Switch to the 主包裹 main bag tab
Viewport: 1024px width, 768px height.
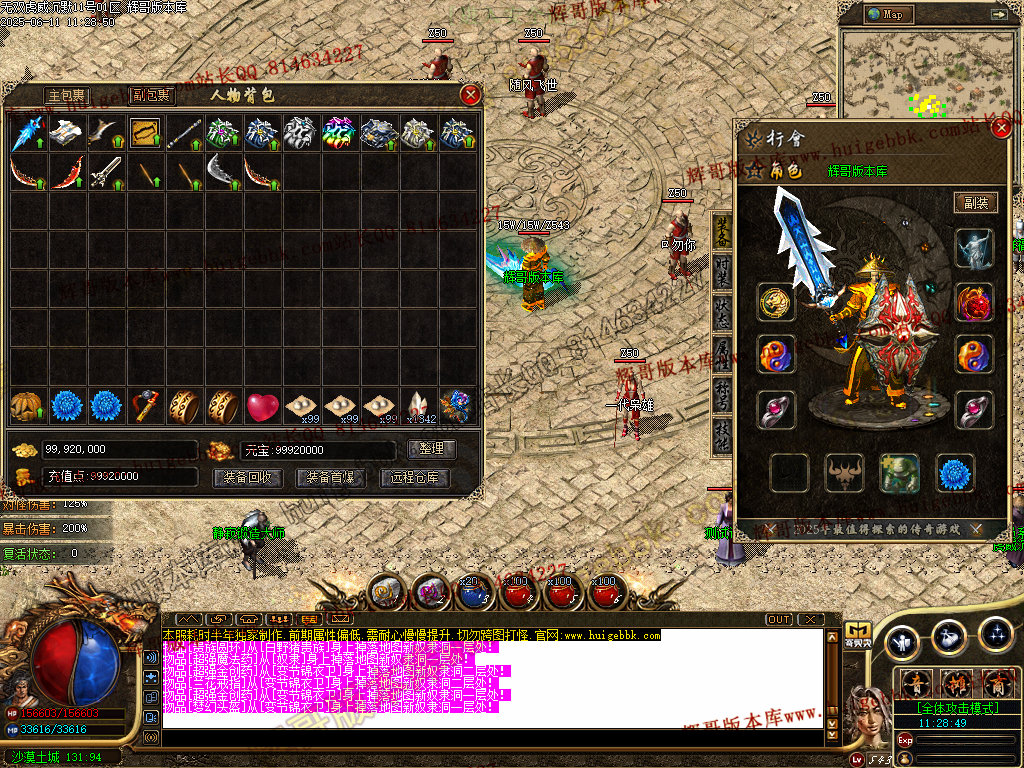[x=67, y=96]
